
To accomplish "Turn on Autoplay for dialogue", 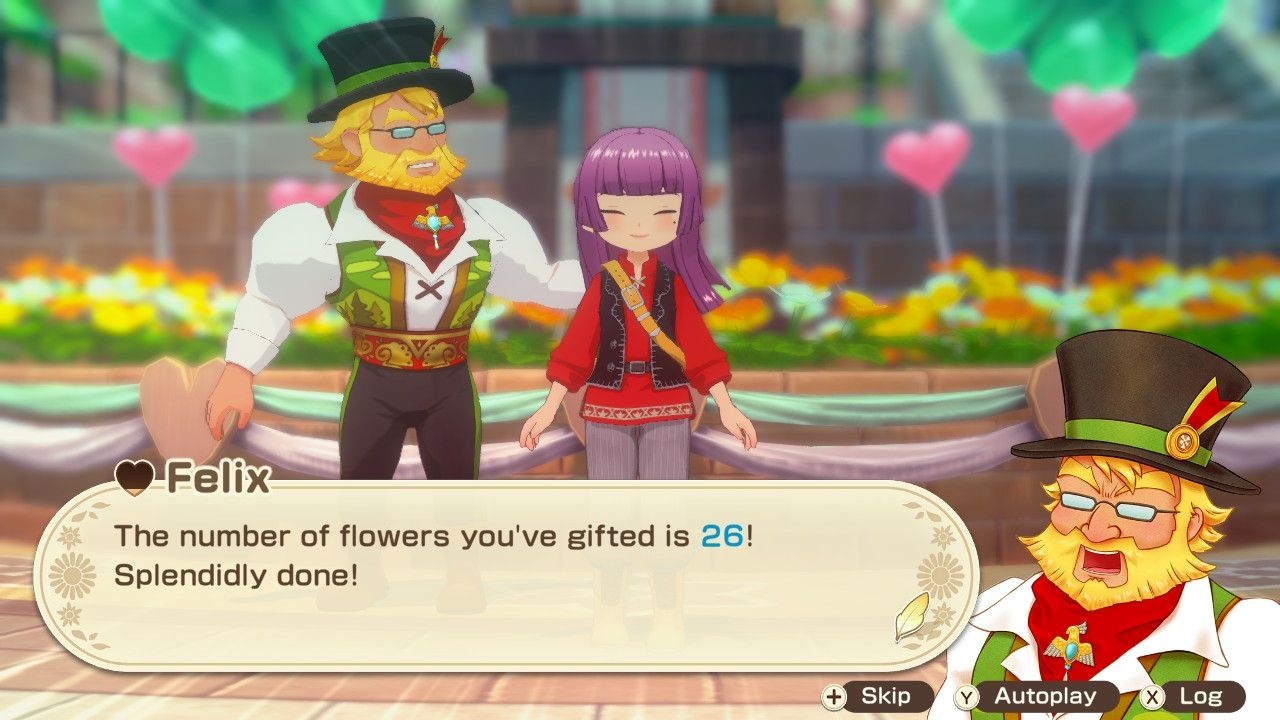I will coord(1034,697).
